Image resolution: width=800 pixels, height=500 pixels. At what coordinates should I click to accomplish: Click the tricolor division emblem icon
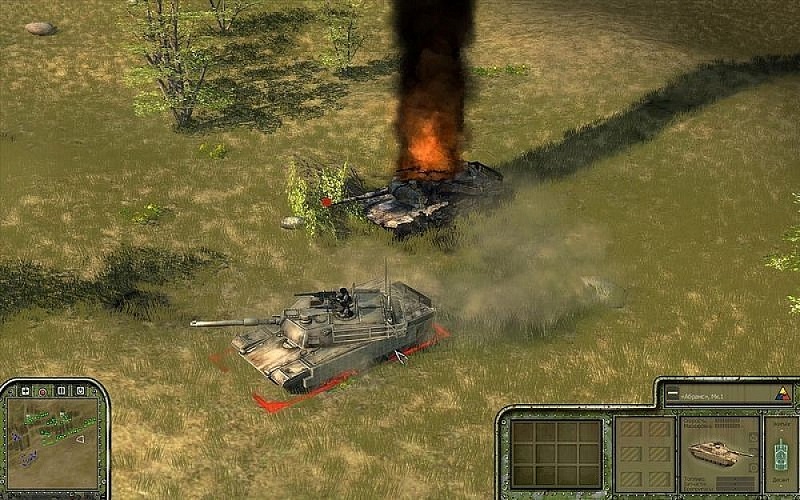[x=781, y=394]
